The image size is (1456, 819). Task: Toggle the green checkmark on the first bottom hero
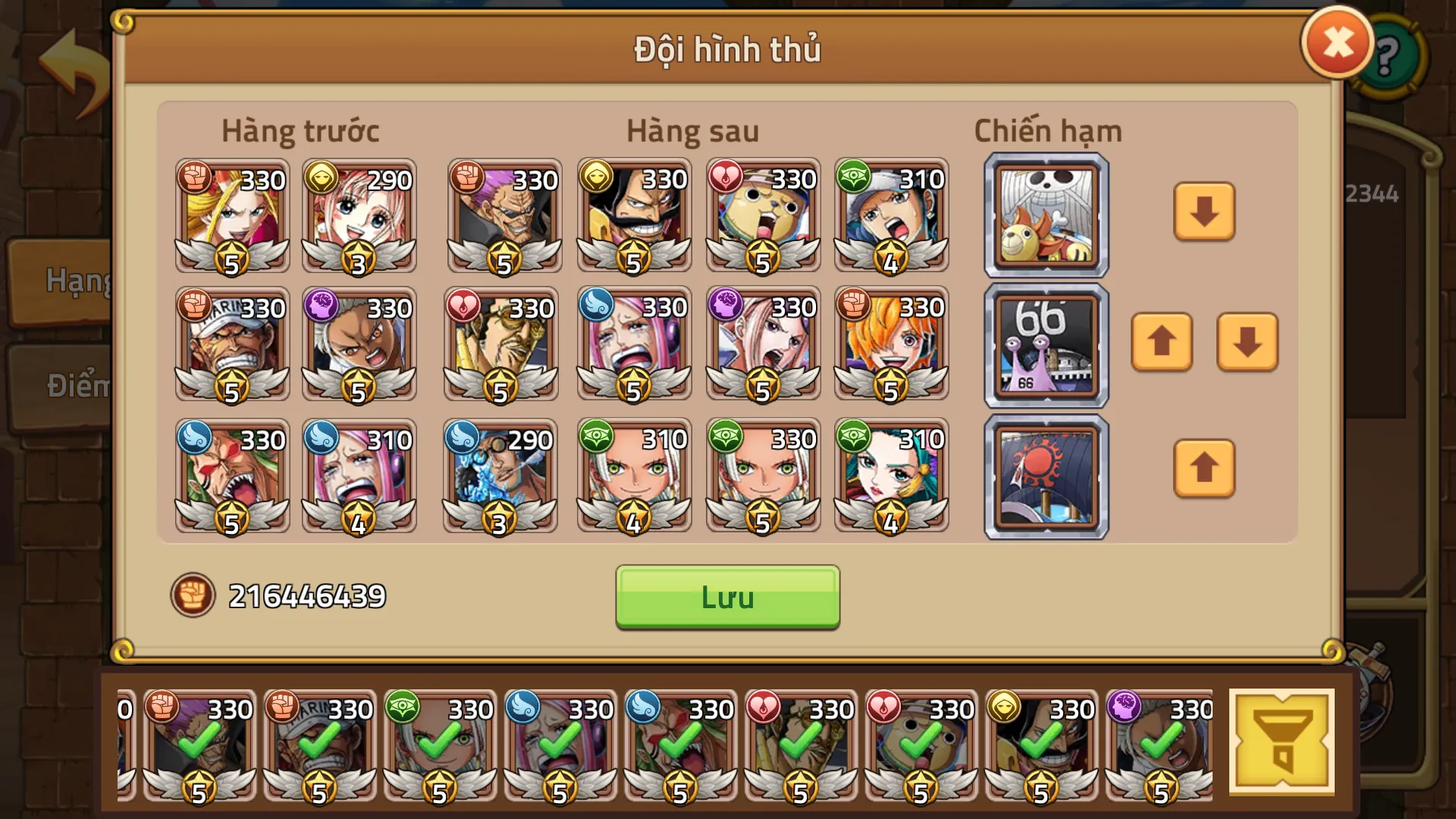(x=198, y=747)
